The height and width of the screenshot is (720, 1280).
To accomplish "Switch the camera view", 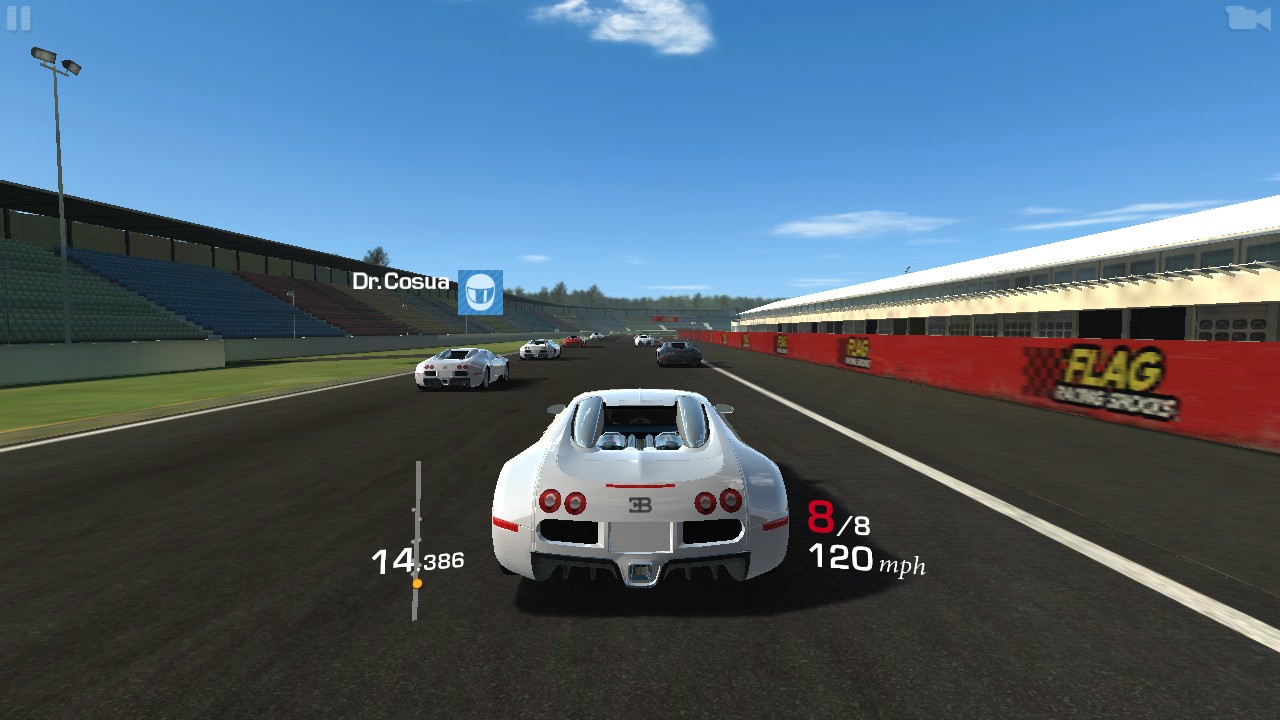I will 1247,18.
